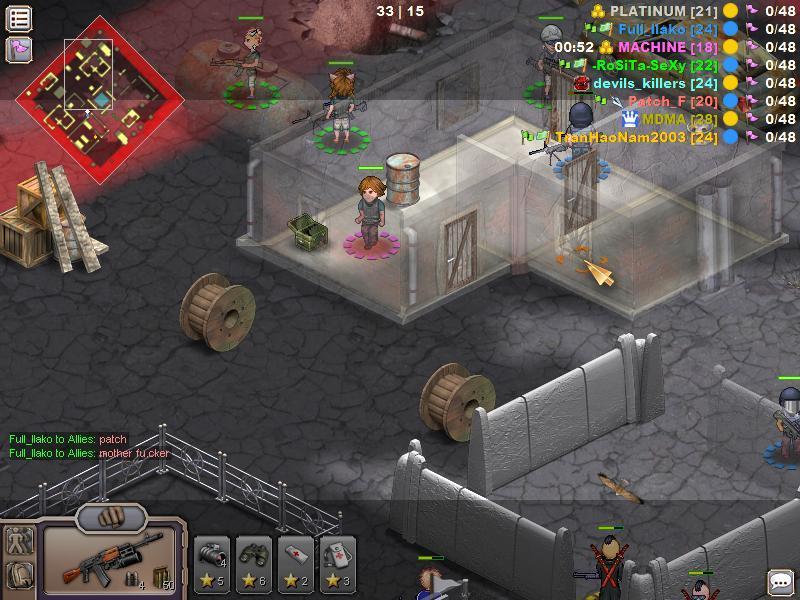This screenshot has width=800, height=600.
Task: Open the list menu button
Action: (x=19, y=18)
